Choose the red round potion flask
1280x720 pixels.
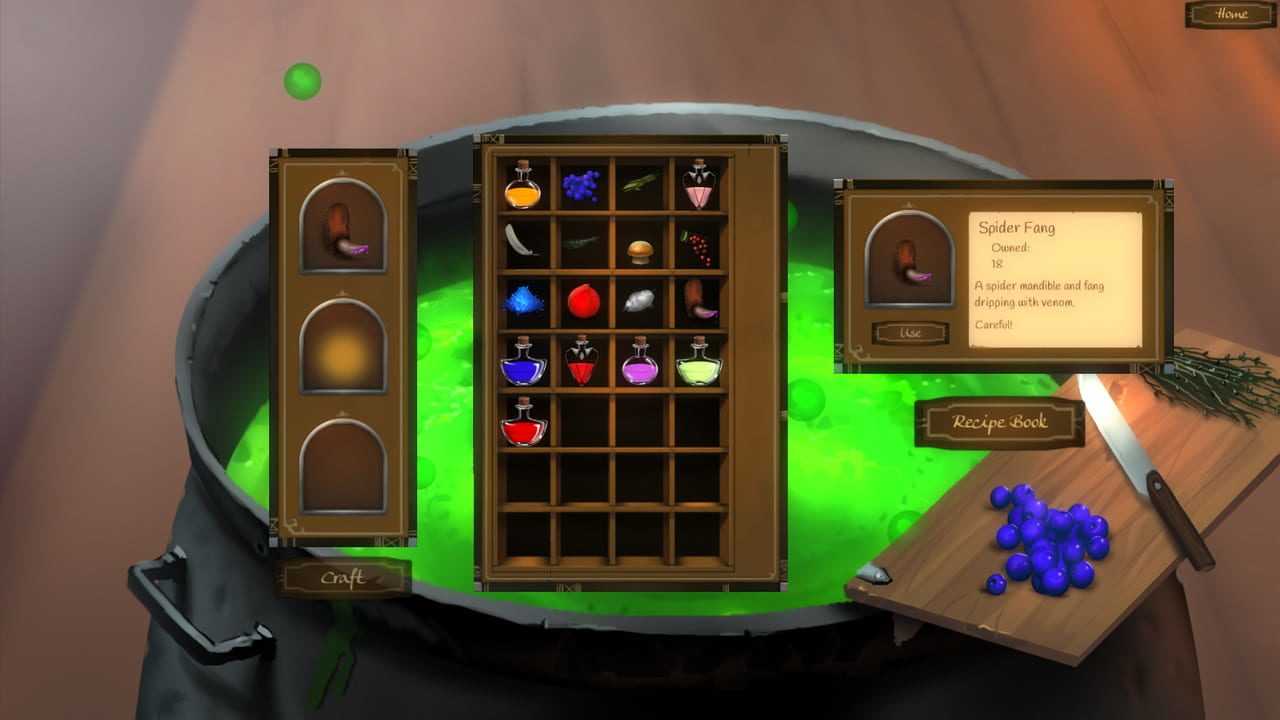click(x=523, y=421)
